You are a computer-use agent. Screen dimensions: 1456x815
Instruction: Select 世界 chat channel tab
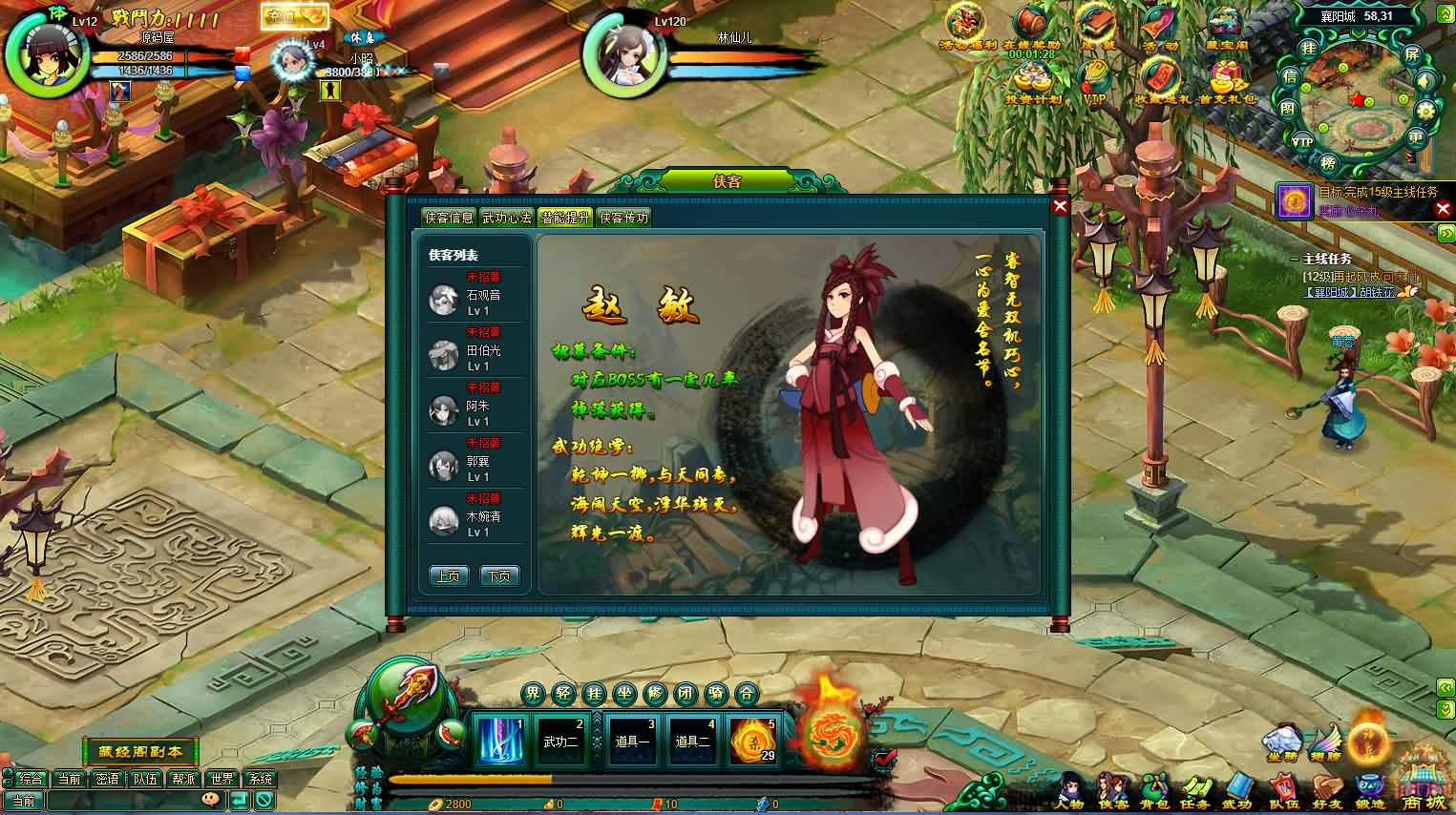coord(222,779)
